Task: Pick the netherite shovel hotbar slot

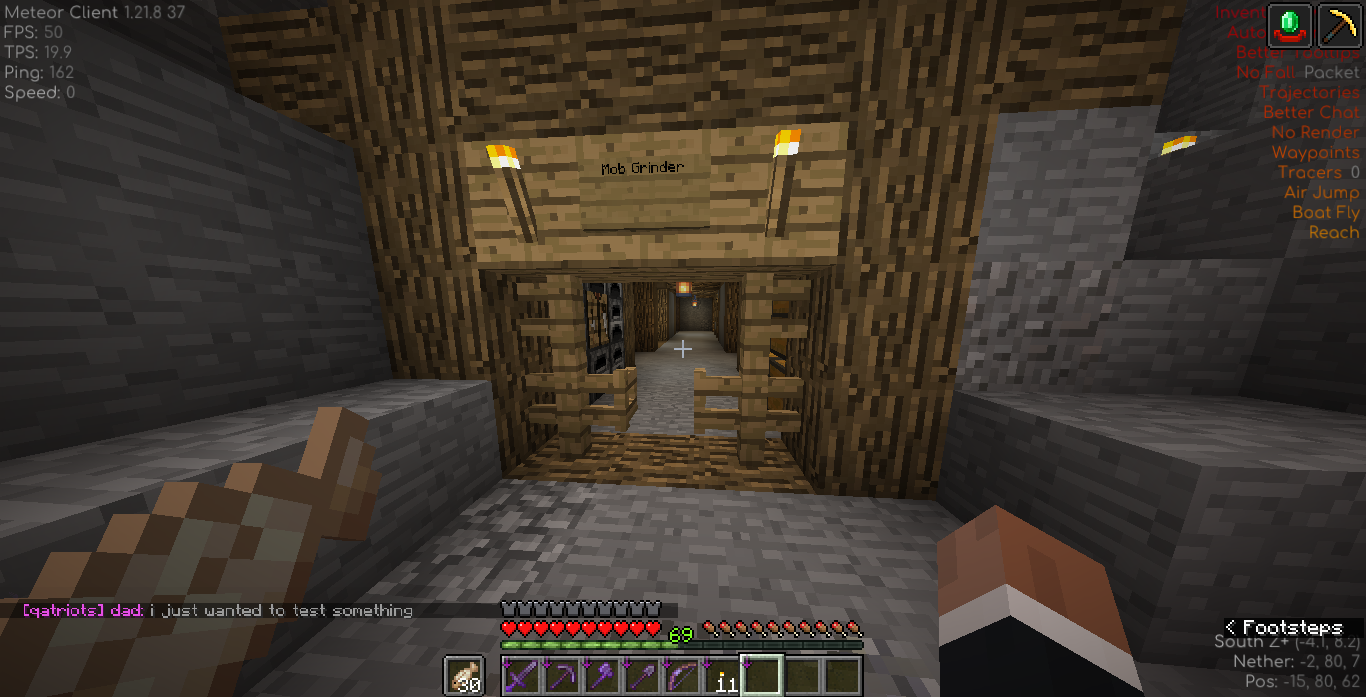Action: tap(642, 676)
